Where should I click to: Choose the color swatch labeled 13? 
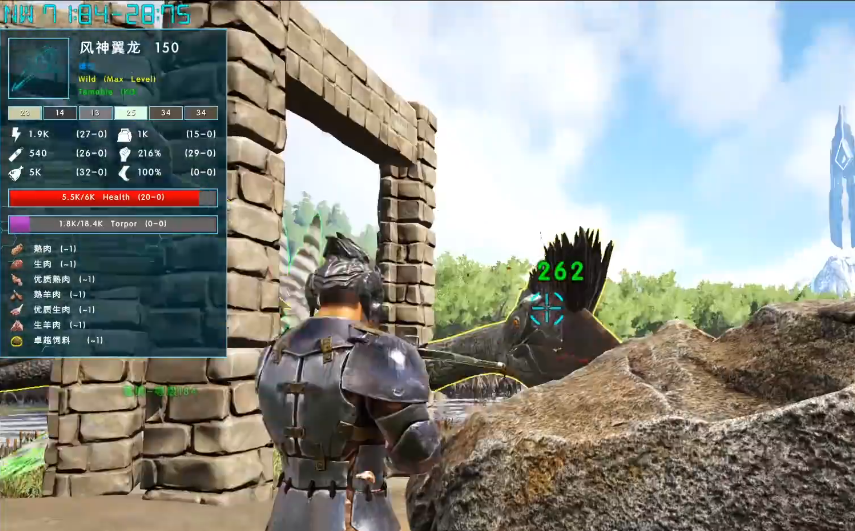pyautogui.click(x=95, y=113)
